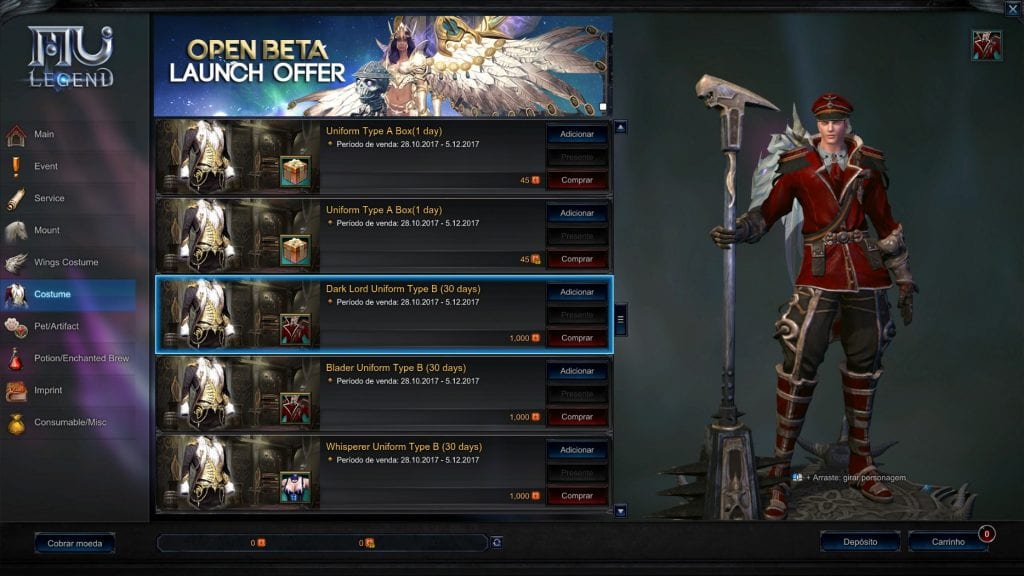Screen dimensions: 1024x576
Task: Open the Carrinho shopping cart
Action: 948,542
